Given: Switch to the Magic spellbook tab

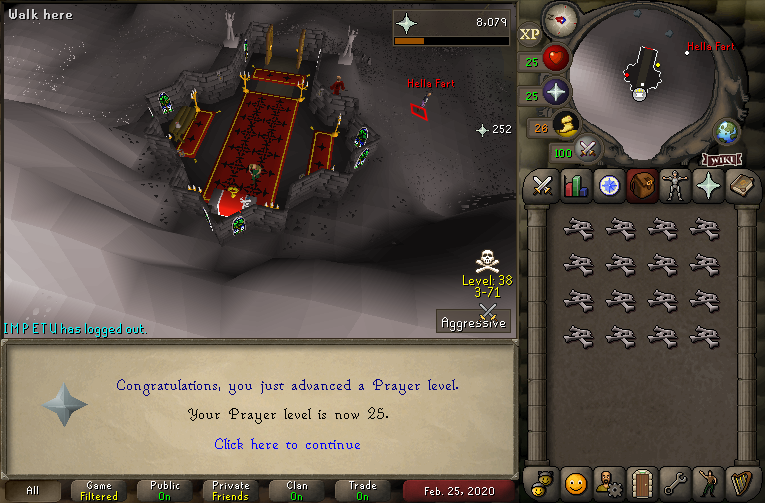Looking at the screenshot, I should pos(740,185).
